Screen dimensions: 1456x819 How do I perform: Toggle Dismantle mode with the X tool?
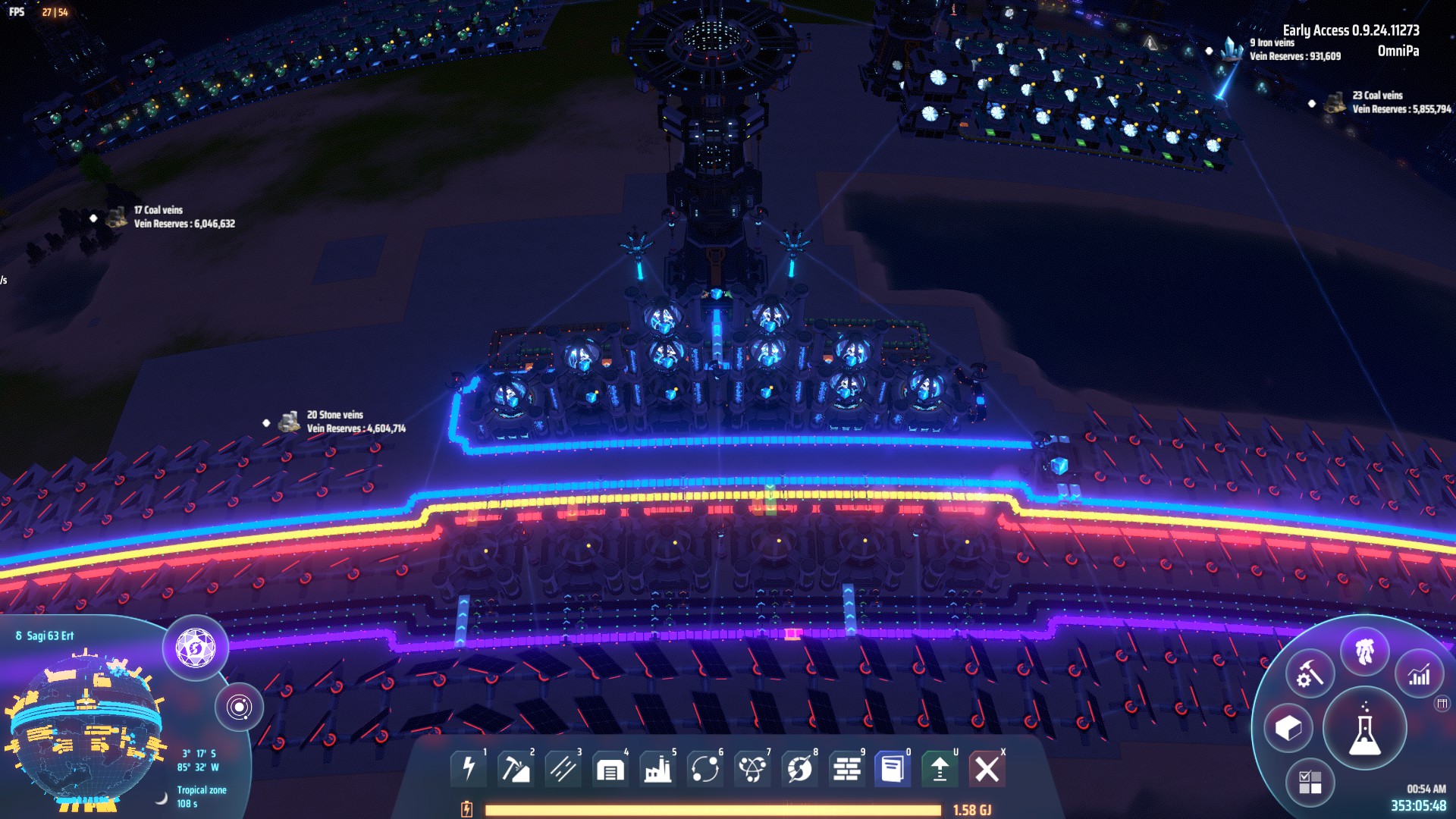pos(988,767)
